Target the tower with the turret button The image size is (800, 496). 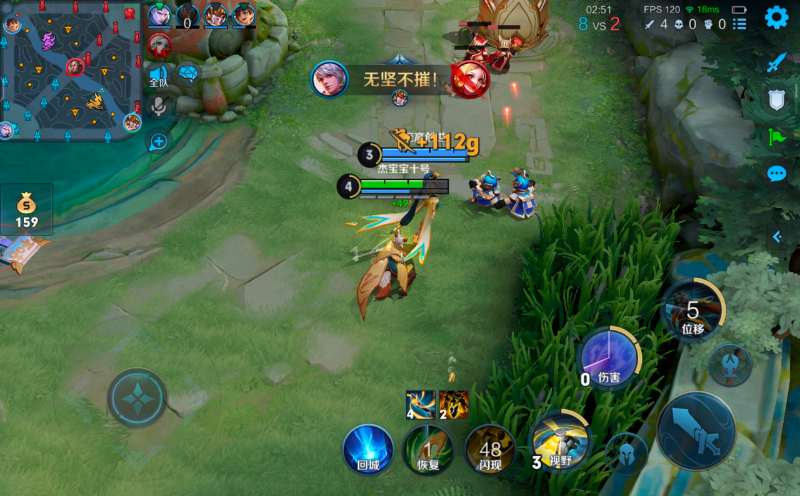coord(730,365)
